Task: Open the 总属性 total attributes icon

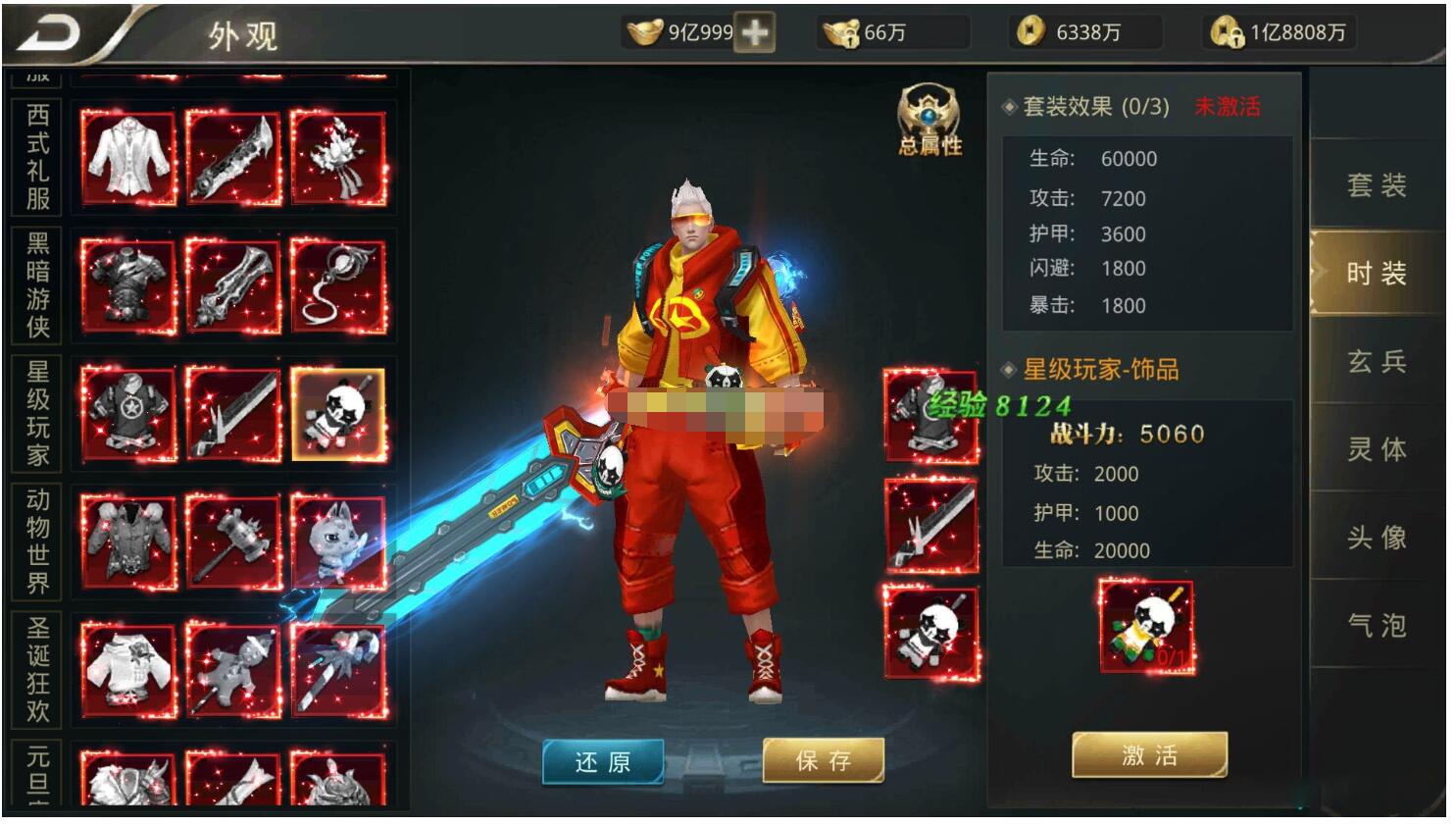Action: point(929,122)
